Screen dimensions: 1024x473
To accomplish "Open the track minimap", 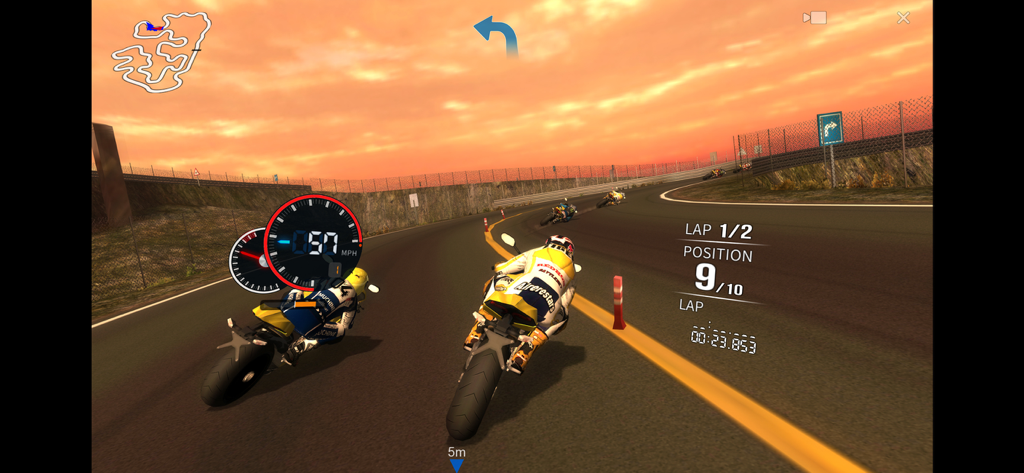I will (x=161, y=52).
